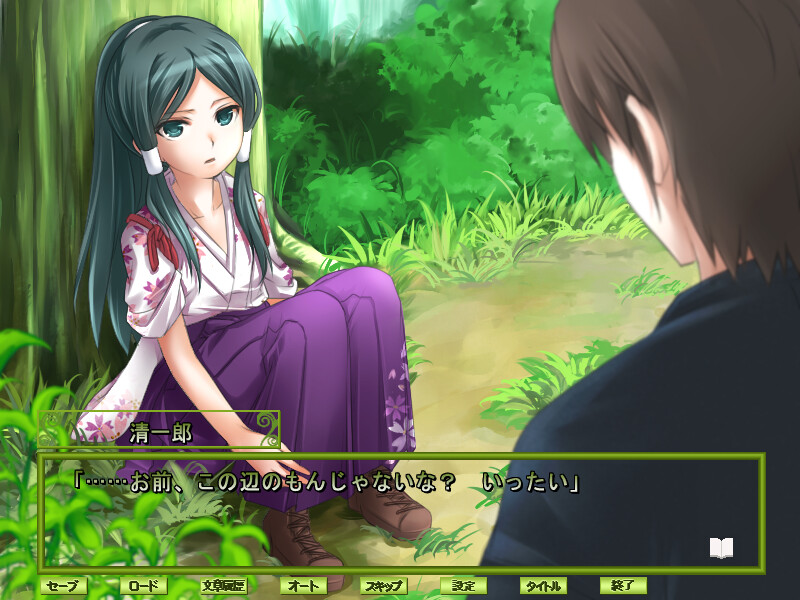This screenshot has width=800, height=600.
Task: Activate the スキップ (Skip) button
Action: click(x=383, y=586)
